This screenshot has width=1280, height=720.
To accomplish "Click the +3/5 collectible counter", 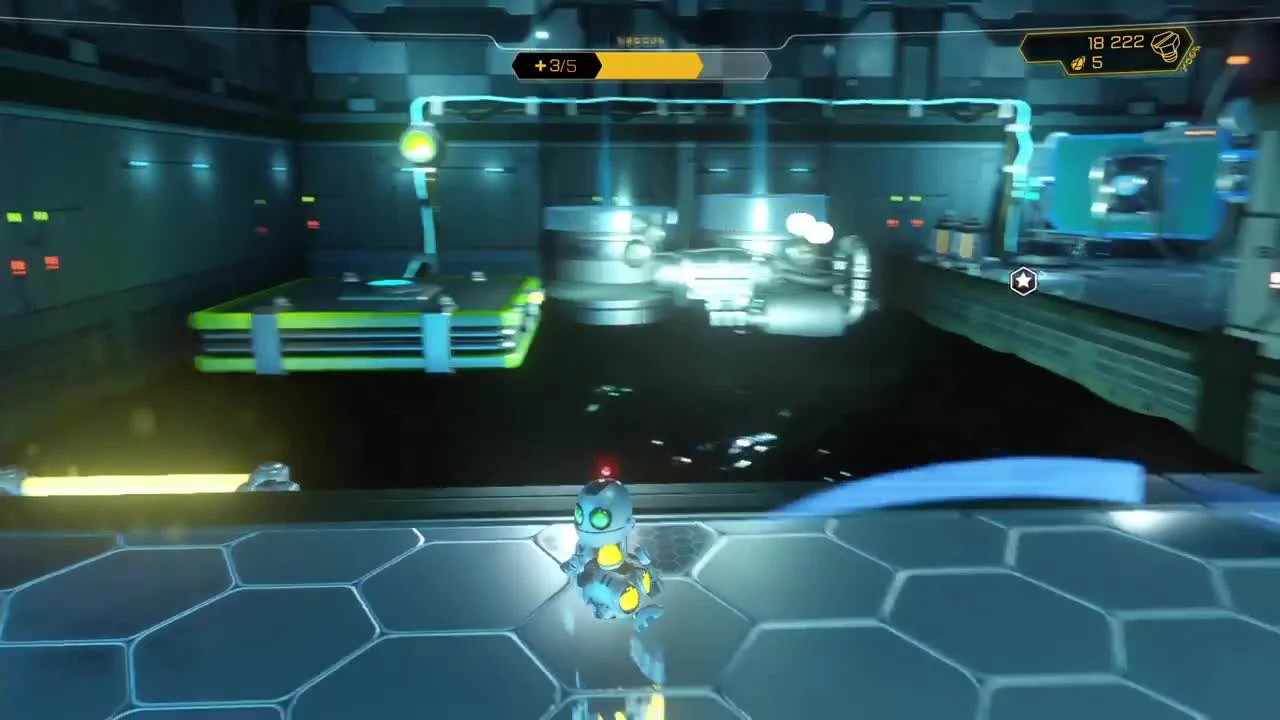I will [x=556, y=65].
